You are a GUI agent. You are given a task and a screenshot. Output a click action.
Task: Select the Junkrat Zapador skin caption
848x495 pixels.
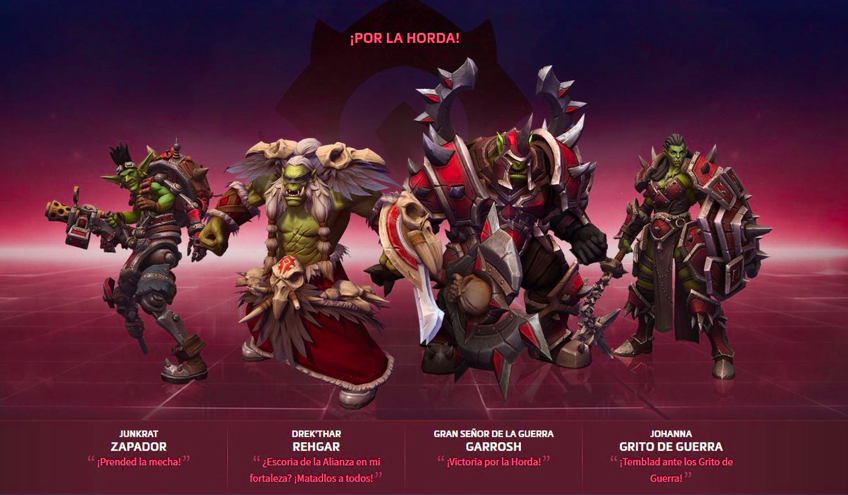[138, 446]
